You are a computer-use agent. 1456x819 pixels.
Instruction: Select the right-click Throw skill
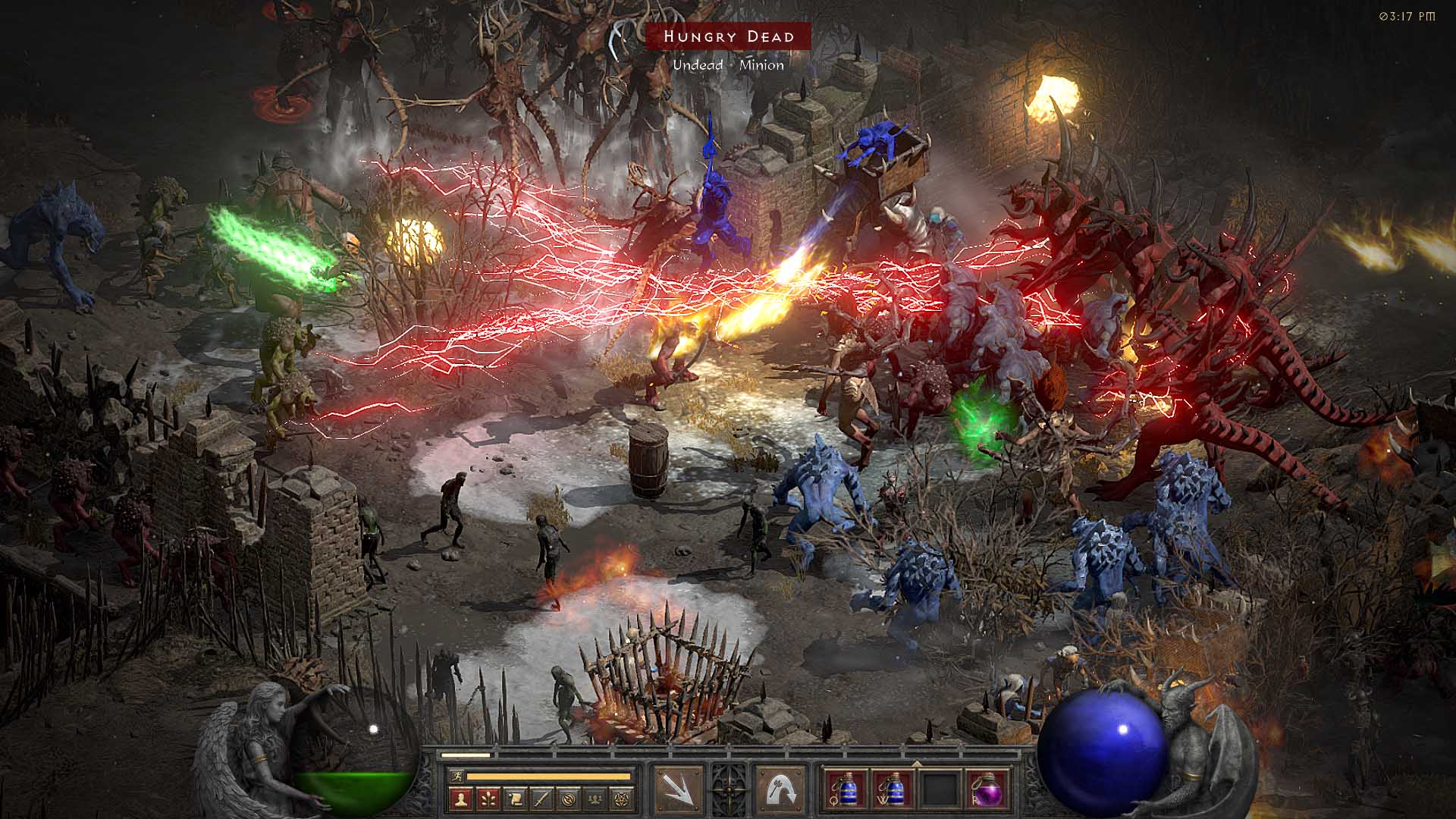(781, 790)
